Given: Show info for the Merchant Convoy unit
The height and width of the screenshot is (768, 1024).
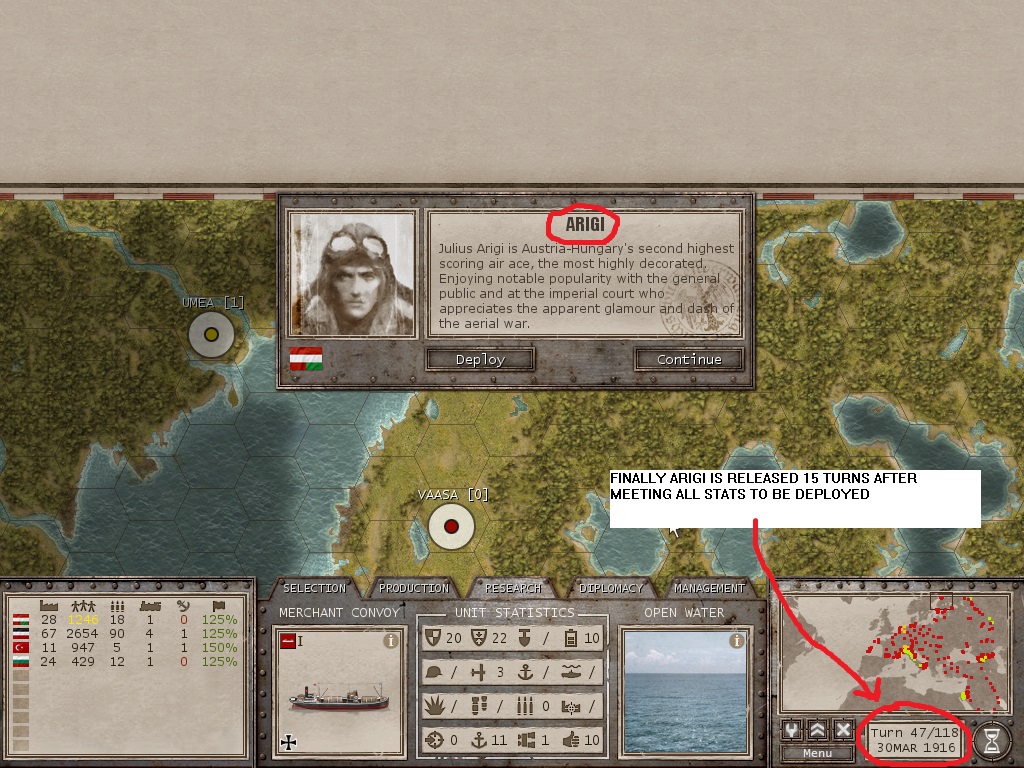Looking at the screenshot, I should point(392,642).
